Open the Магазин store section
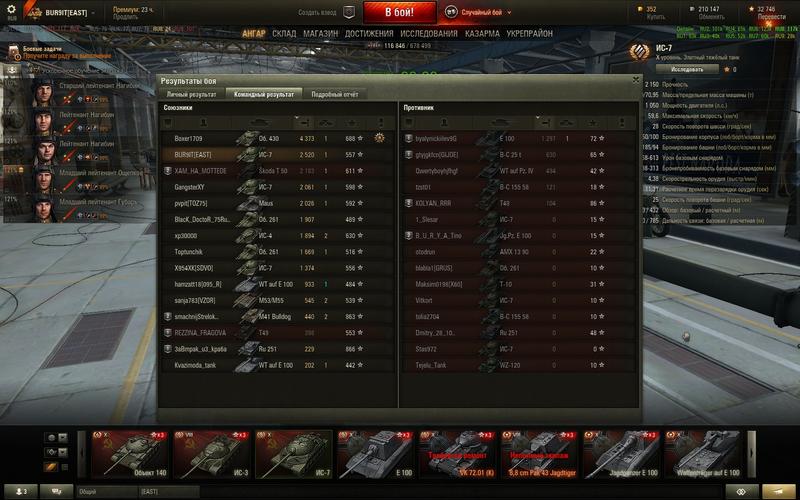The width and height of the screenshot is (800, 500). (320, 33)
